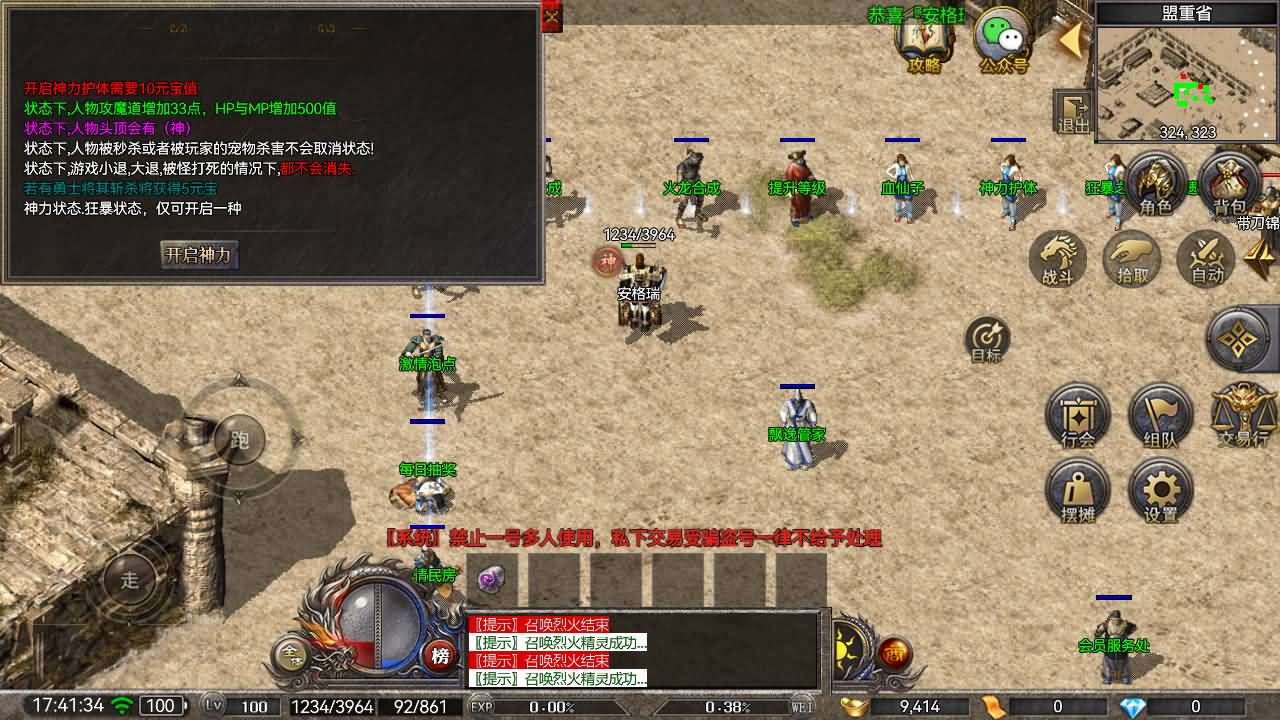The width and height of the screenshot is (1280, 720).
Task: Toggle the 战斗 combat mode button
Action: [x=1058, y=260]
